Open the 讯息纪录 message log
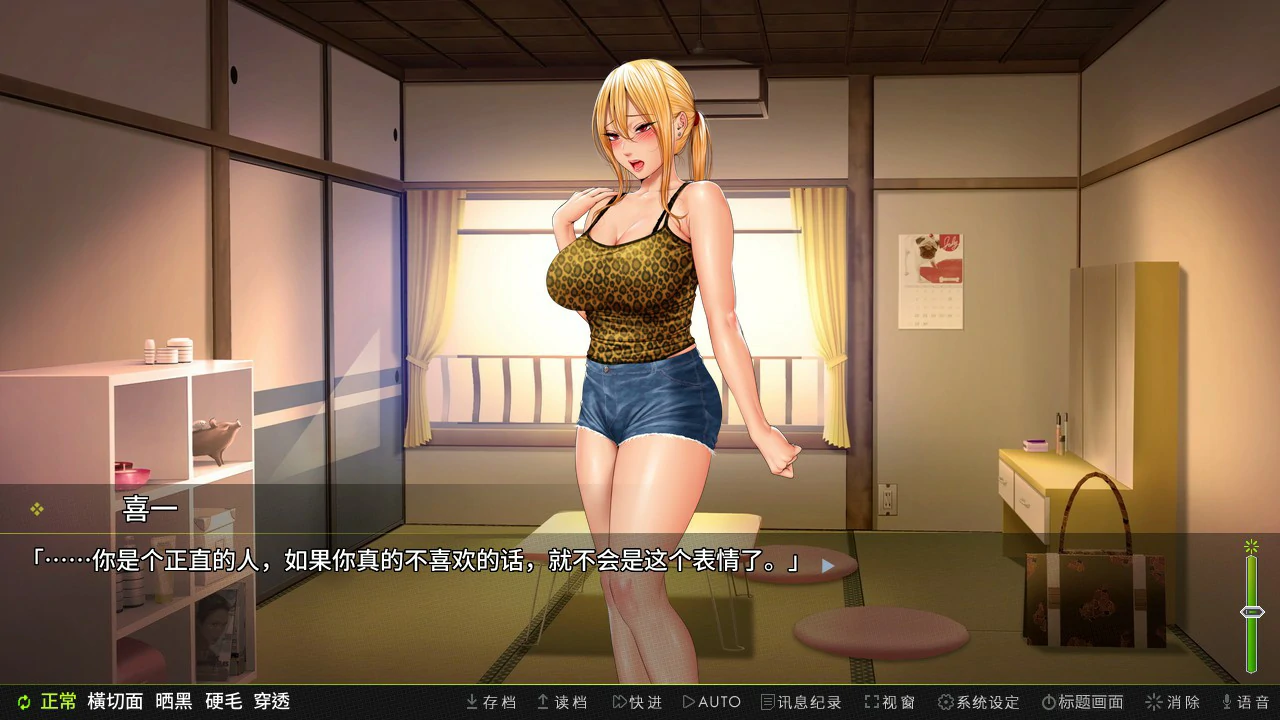This screenshot has width=1280, height=720. pos(801,702)
